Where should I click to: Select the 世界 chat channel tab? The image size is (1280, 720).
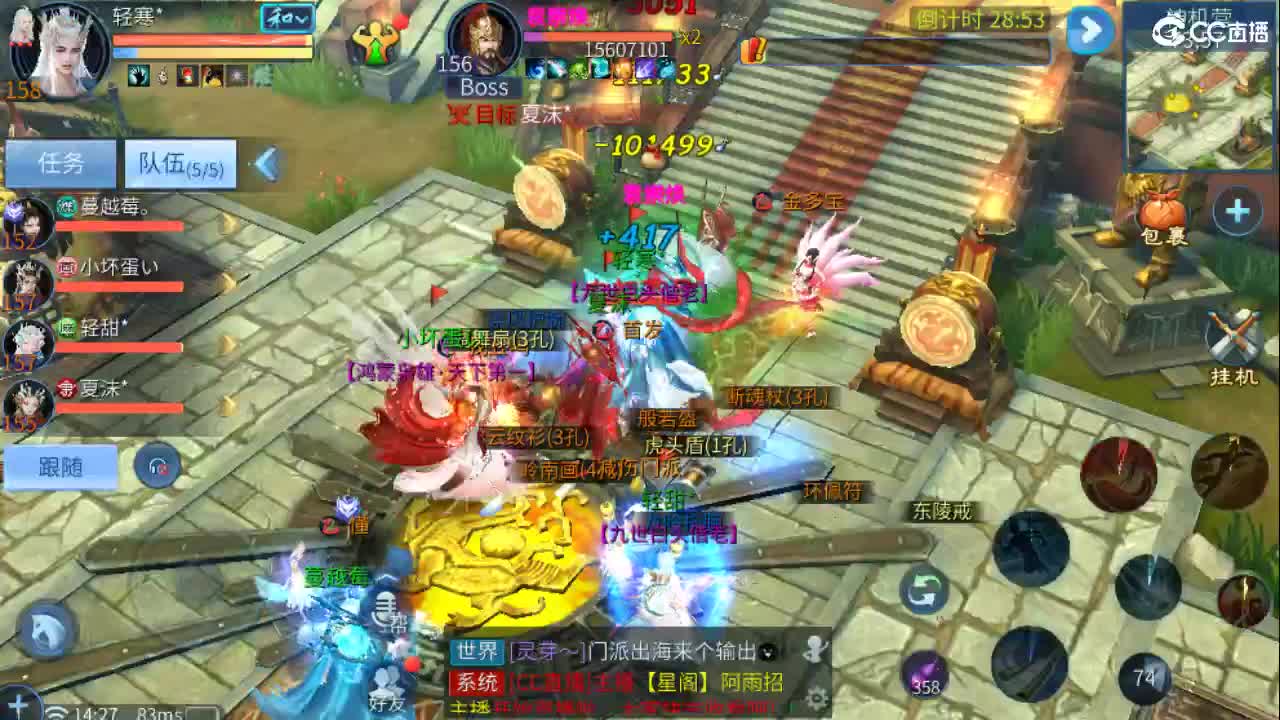coord(475,651)
